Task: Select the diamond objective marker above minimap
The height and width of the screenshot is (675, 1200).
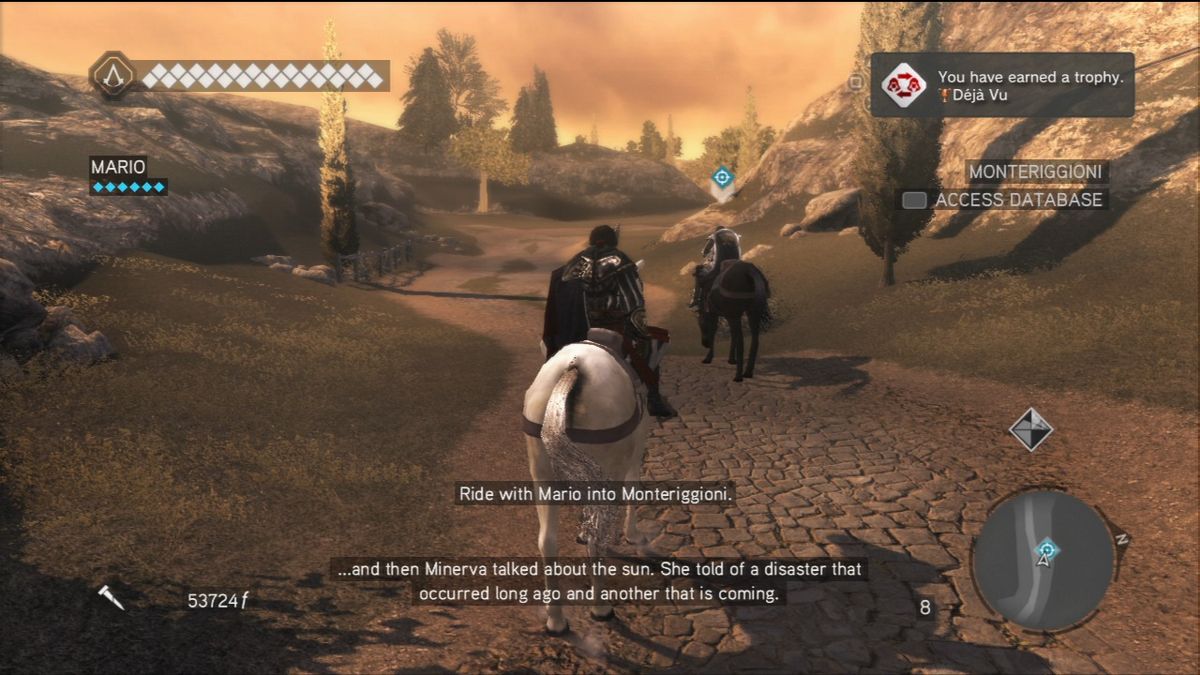Action: click(x=1030, y=429)
